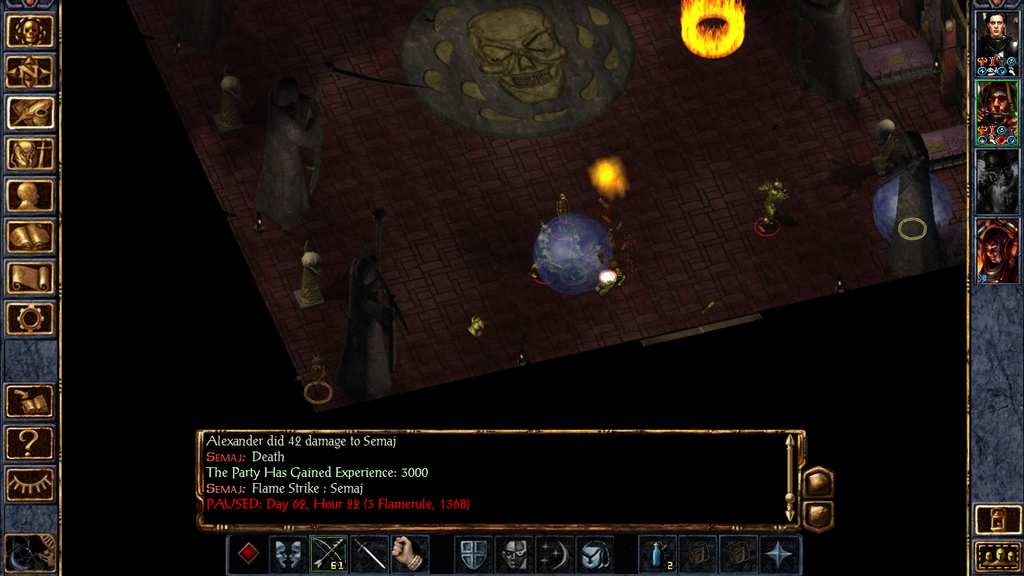Switch to the sword weapon slot
This screenshot has height=576, width=1024.
click(369, 554)
